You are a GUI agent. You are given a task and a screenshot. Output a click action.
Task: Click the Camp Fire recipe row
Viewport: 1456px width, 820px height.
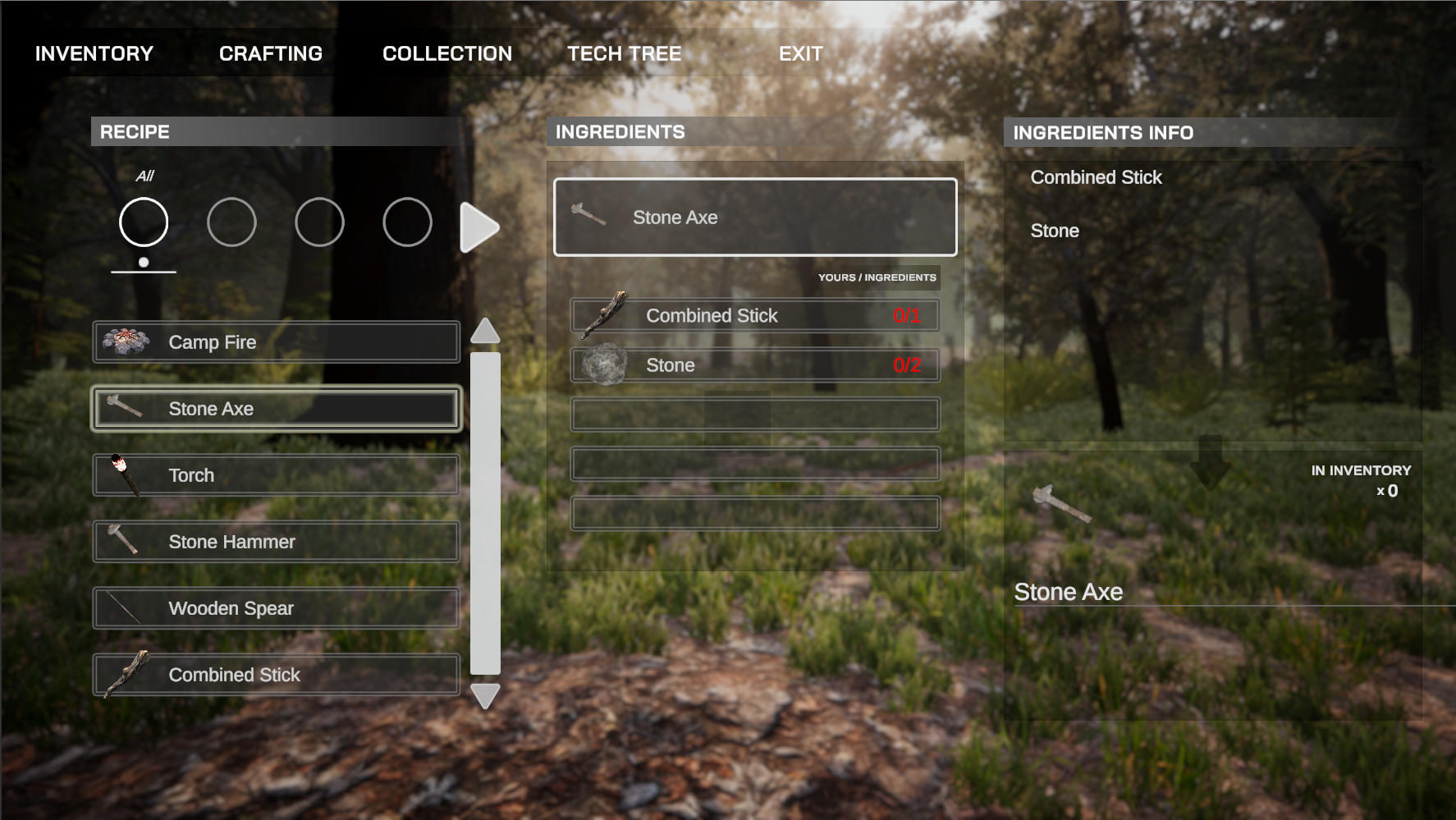pos(275,341)
